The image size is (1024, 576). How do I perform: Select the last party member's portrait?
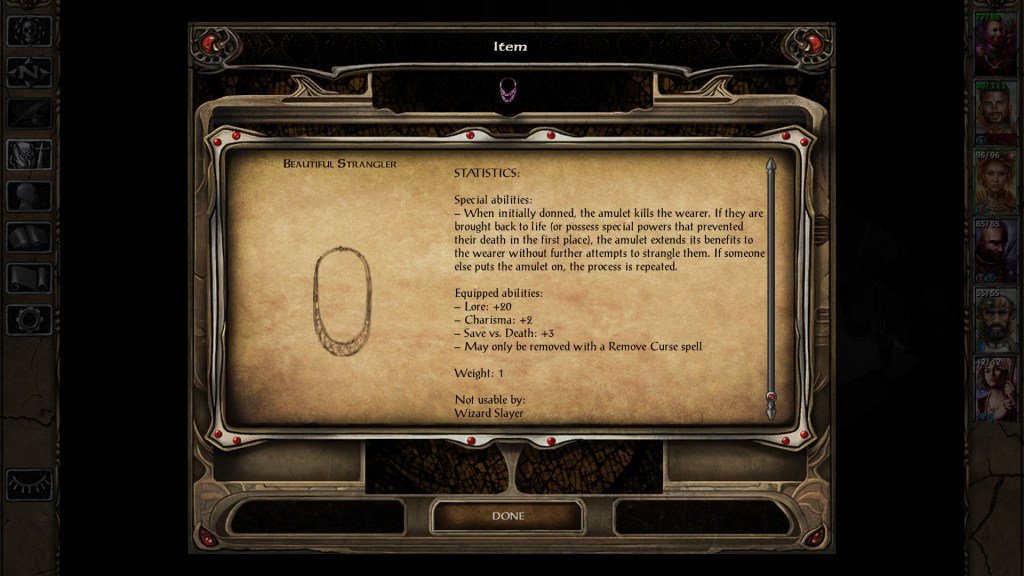click(995, 389)
